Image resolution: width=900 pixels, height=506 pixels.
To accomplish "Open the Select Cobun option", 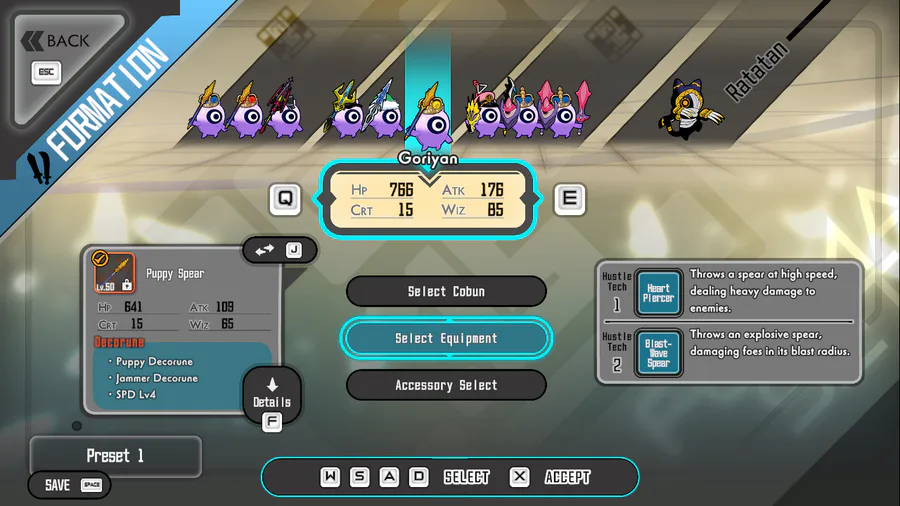I will (446, 291).
